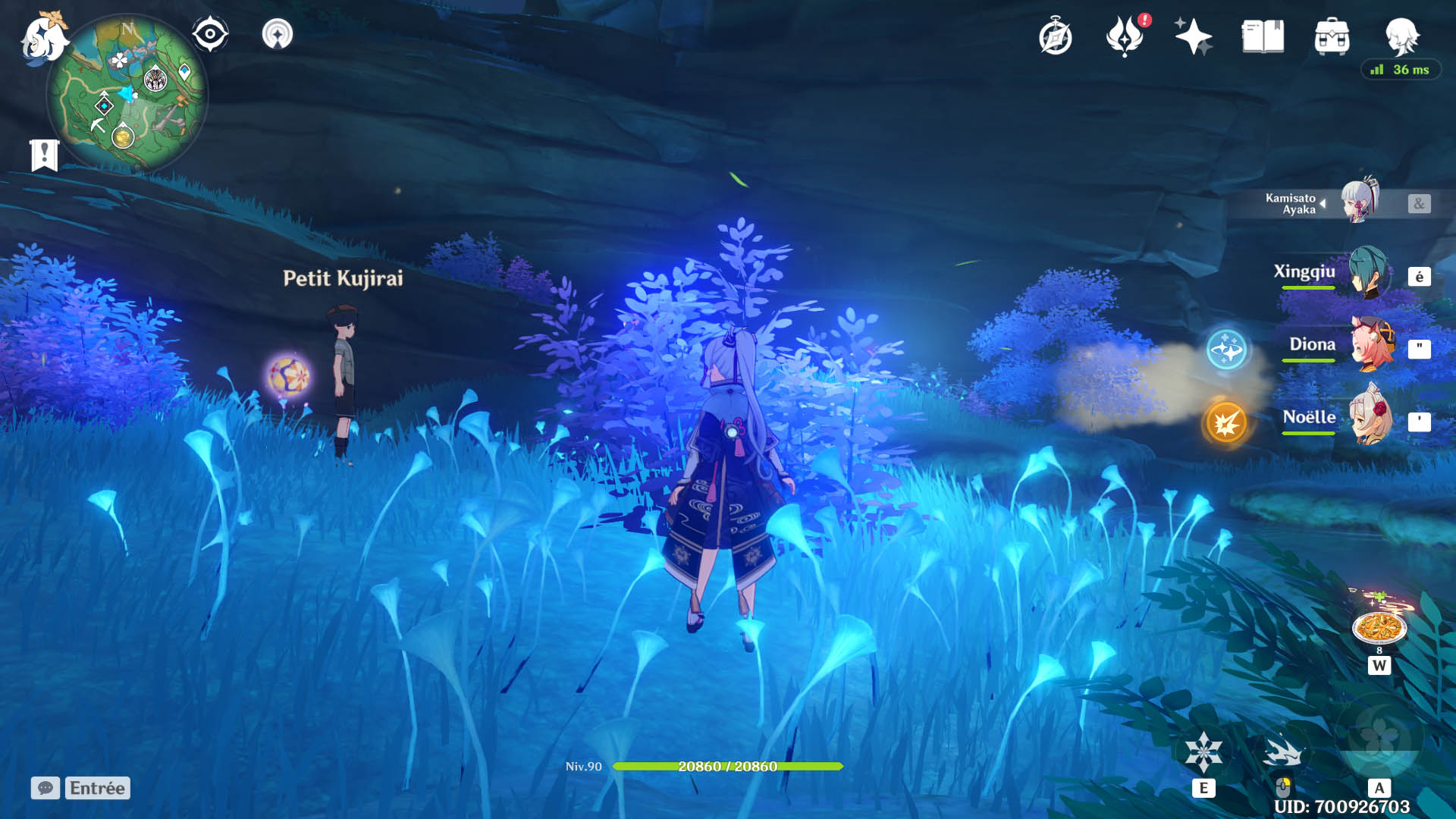Click the signal-tower icon beside the minimap
Image resolution: width=1456 pixels, height=819 pixels.
pos(277,34)
